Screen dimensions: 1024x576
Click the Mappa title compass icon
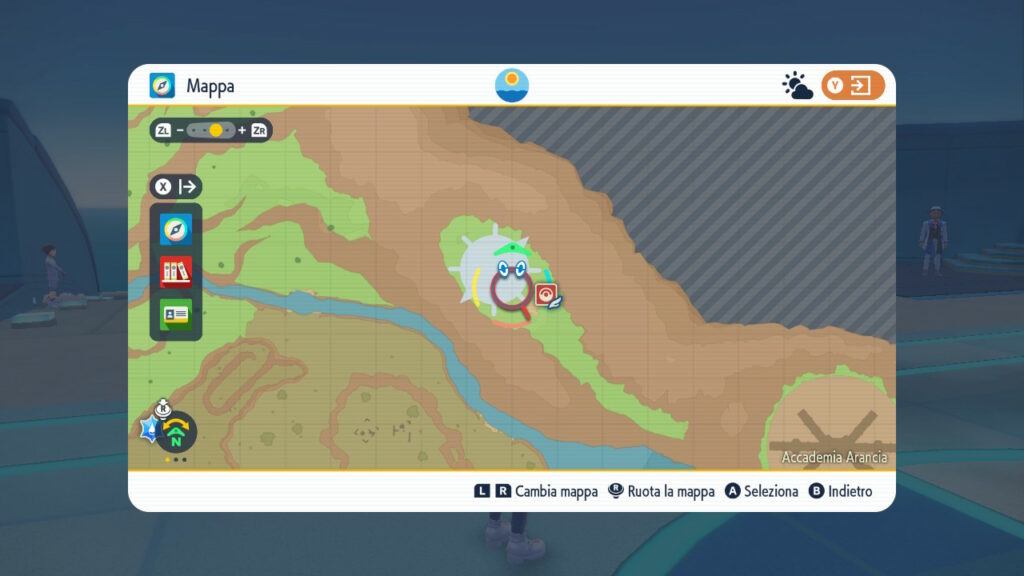[x=162, y=86]
